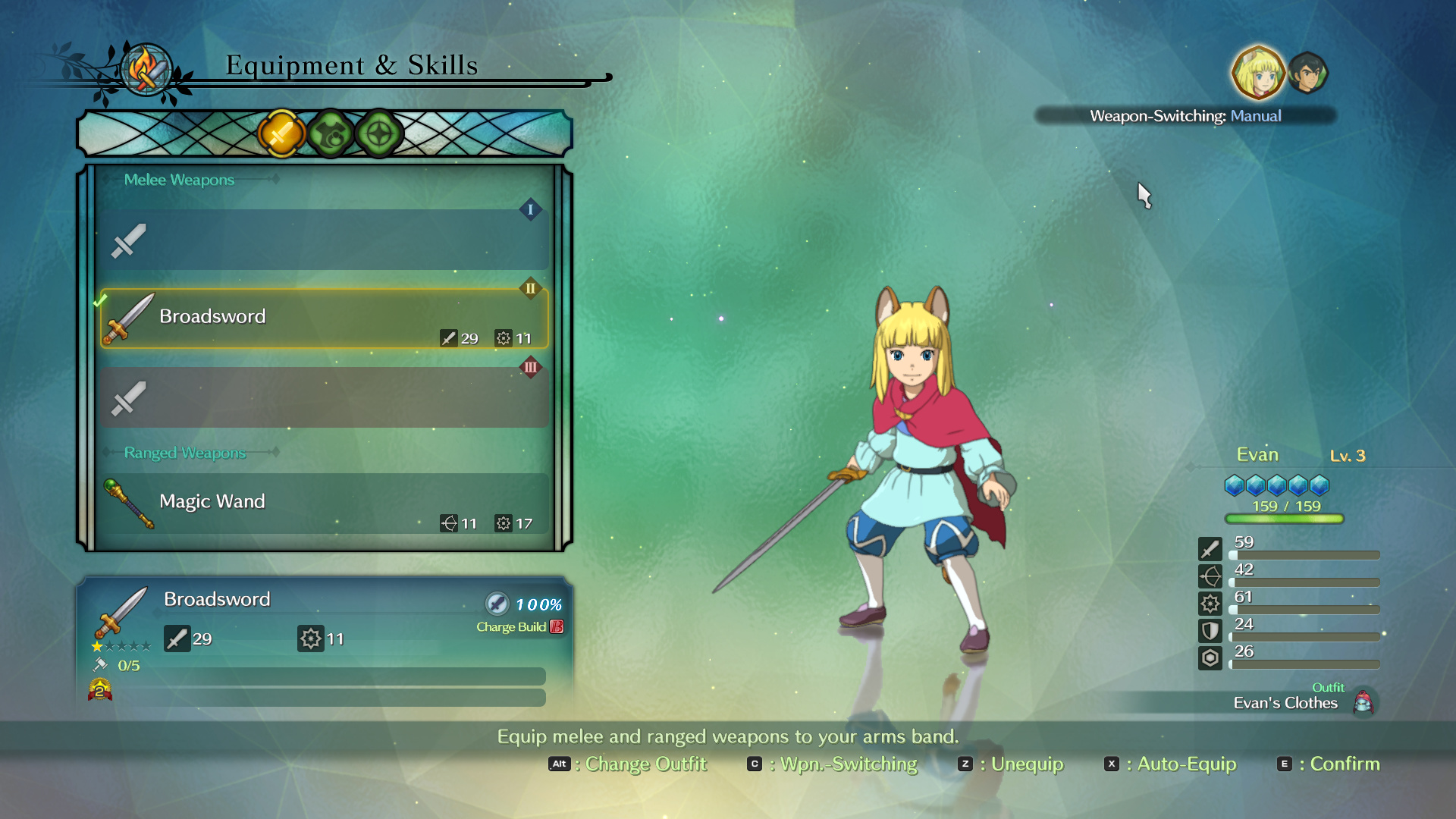The width and height of the screenshot is (1456, 819).
Task: Switch to the green armor tab
Action: click(331, 134)
